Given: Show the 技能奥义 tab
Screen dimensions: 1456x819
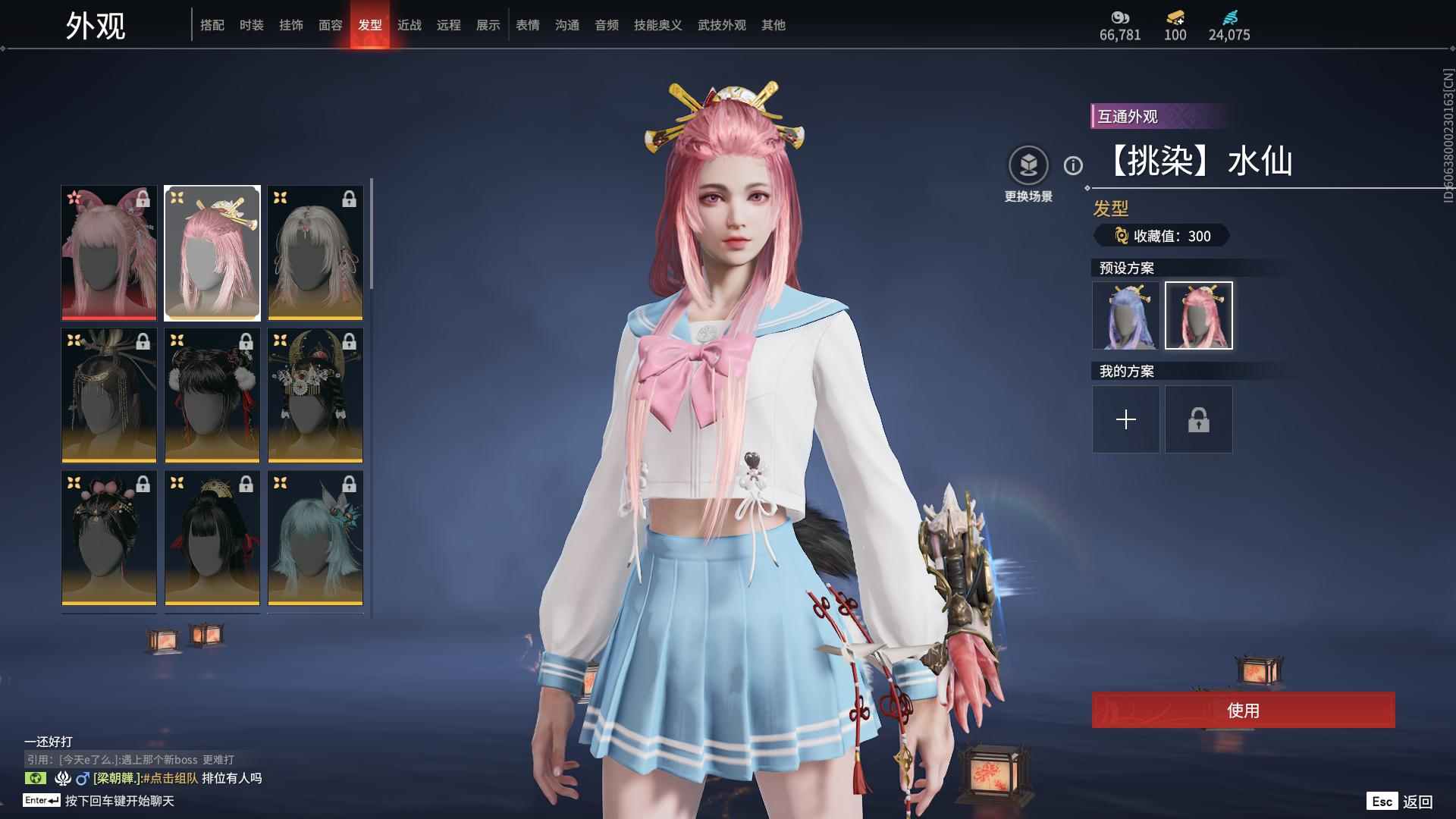Looking at the screenshot, I should [x=657, y=25].
